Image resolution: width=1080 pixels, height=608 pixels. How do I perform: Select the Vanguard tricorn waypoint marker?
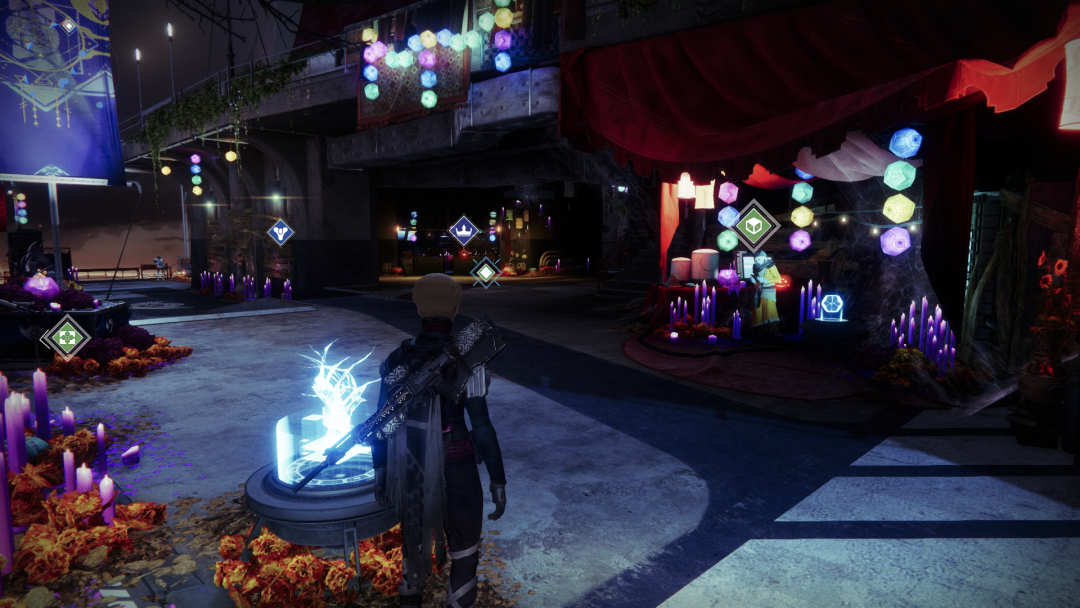(x=280, y=232)
